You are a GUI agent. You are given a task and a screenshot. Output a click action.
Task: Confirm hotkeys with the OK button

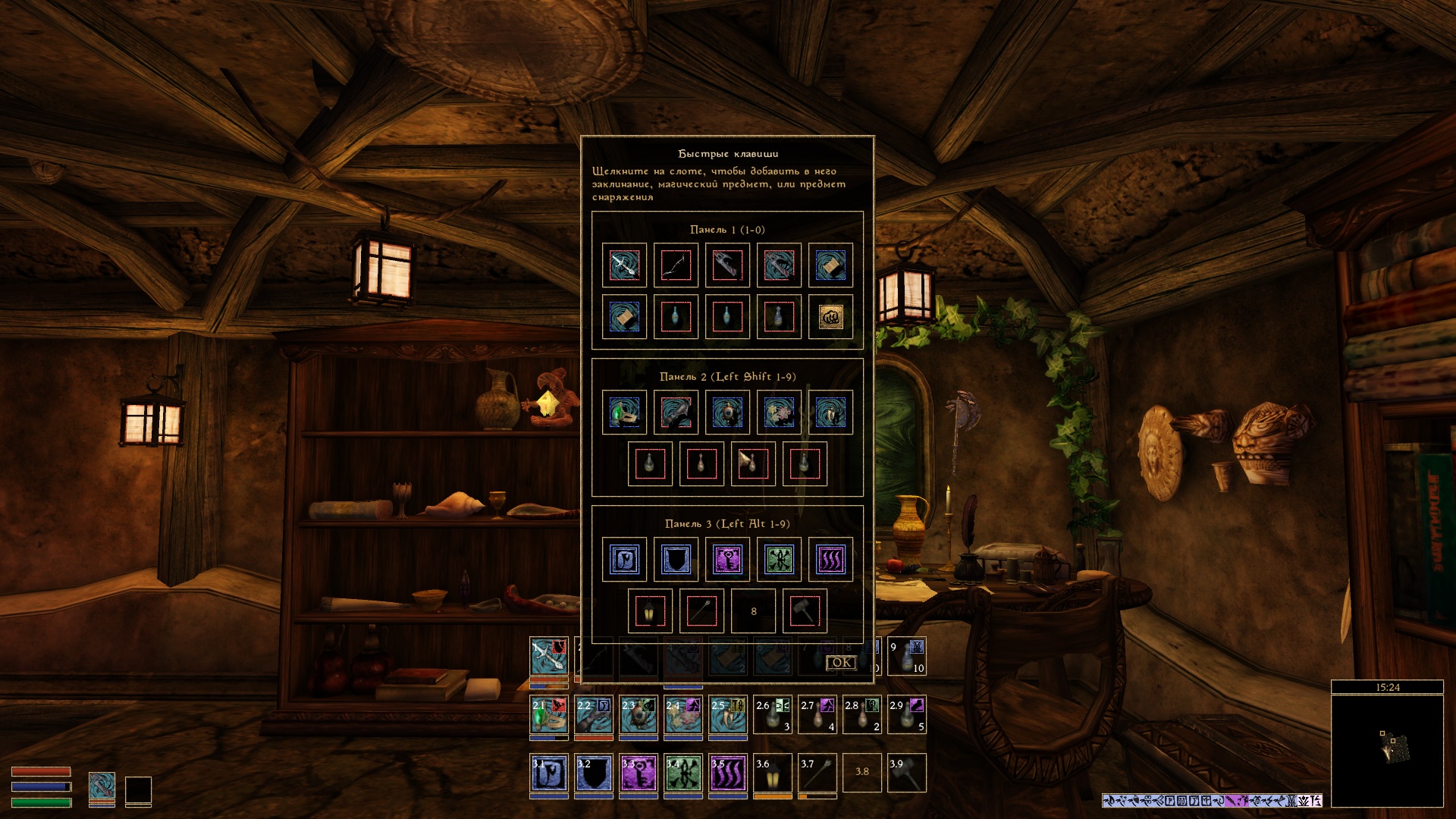coord(840,663)
